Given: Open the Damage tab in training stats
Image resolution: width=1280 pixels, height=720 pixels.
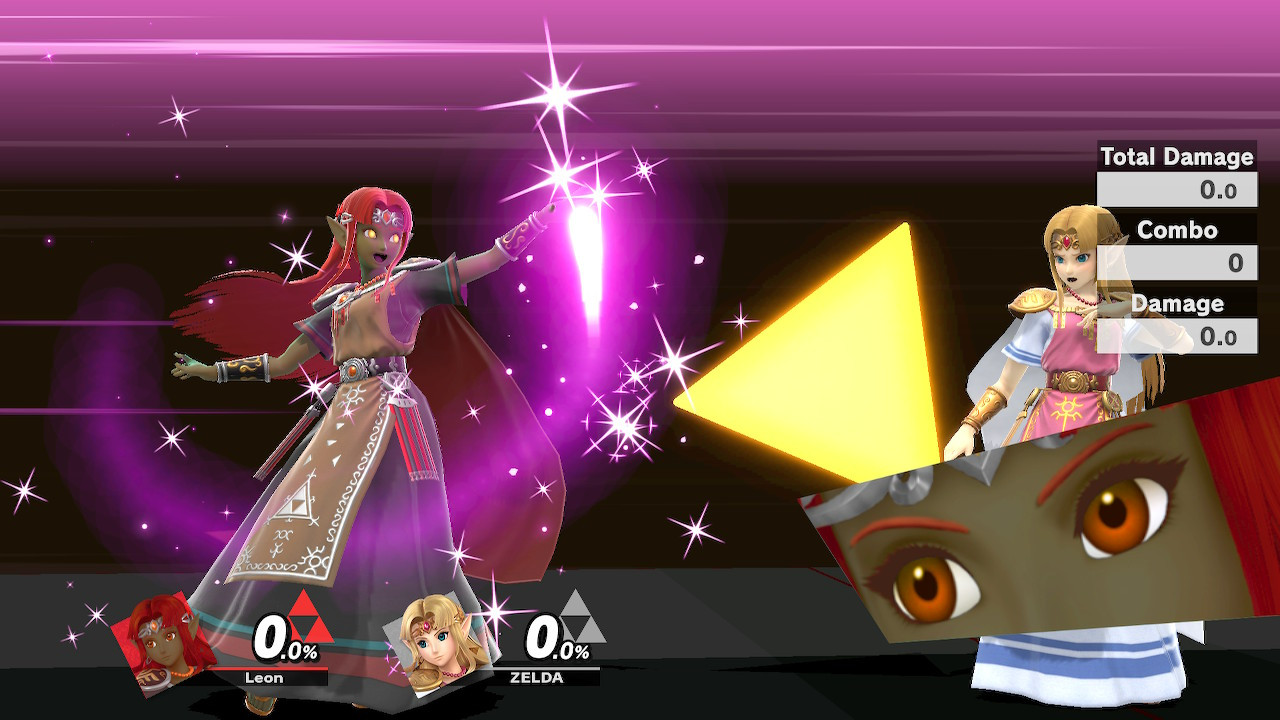Looking at the screenshot, I should (1177, 304).
